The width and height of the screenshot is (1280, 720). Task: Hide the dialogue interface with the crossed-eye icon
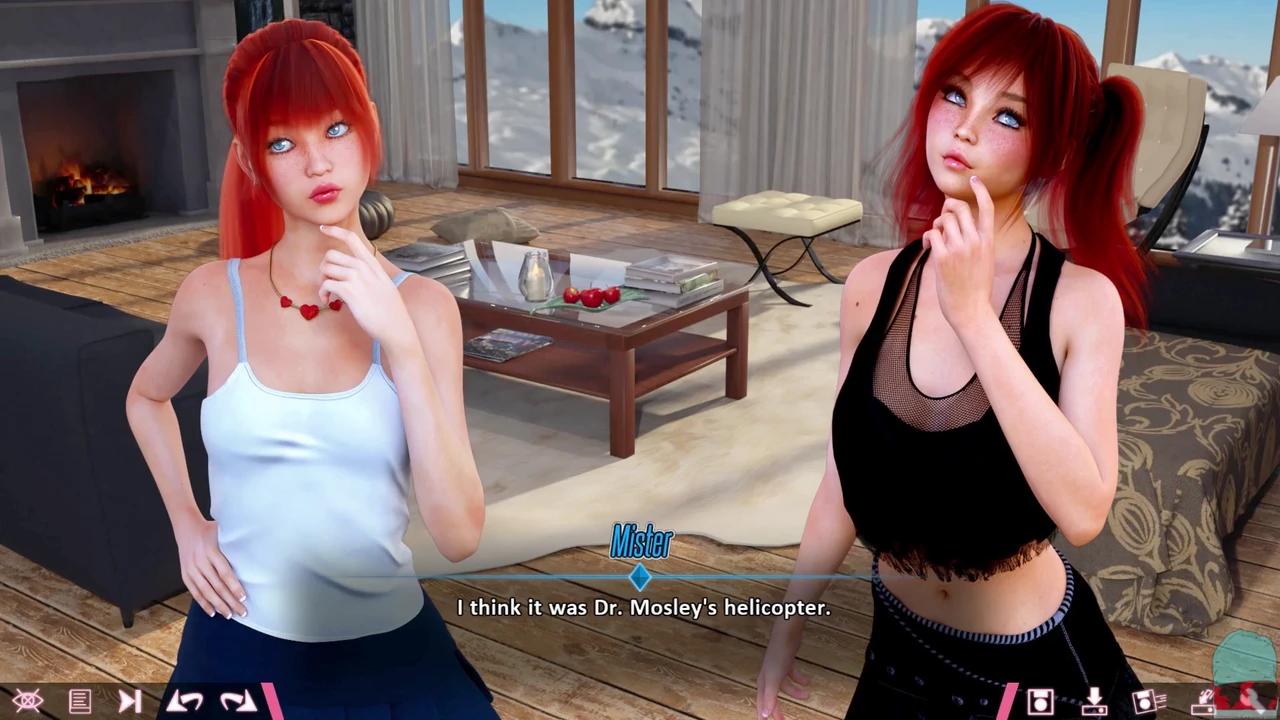[x=28, y=701]
